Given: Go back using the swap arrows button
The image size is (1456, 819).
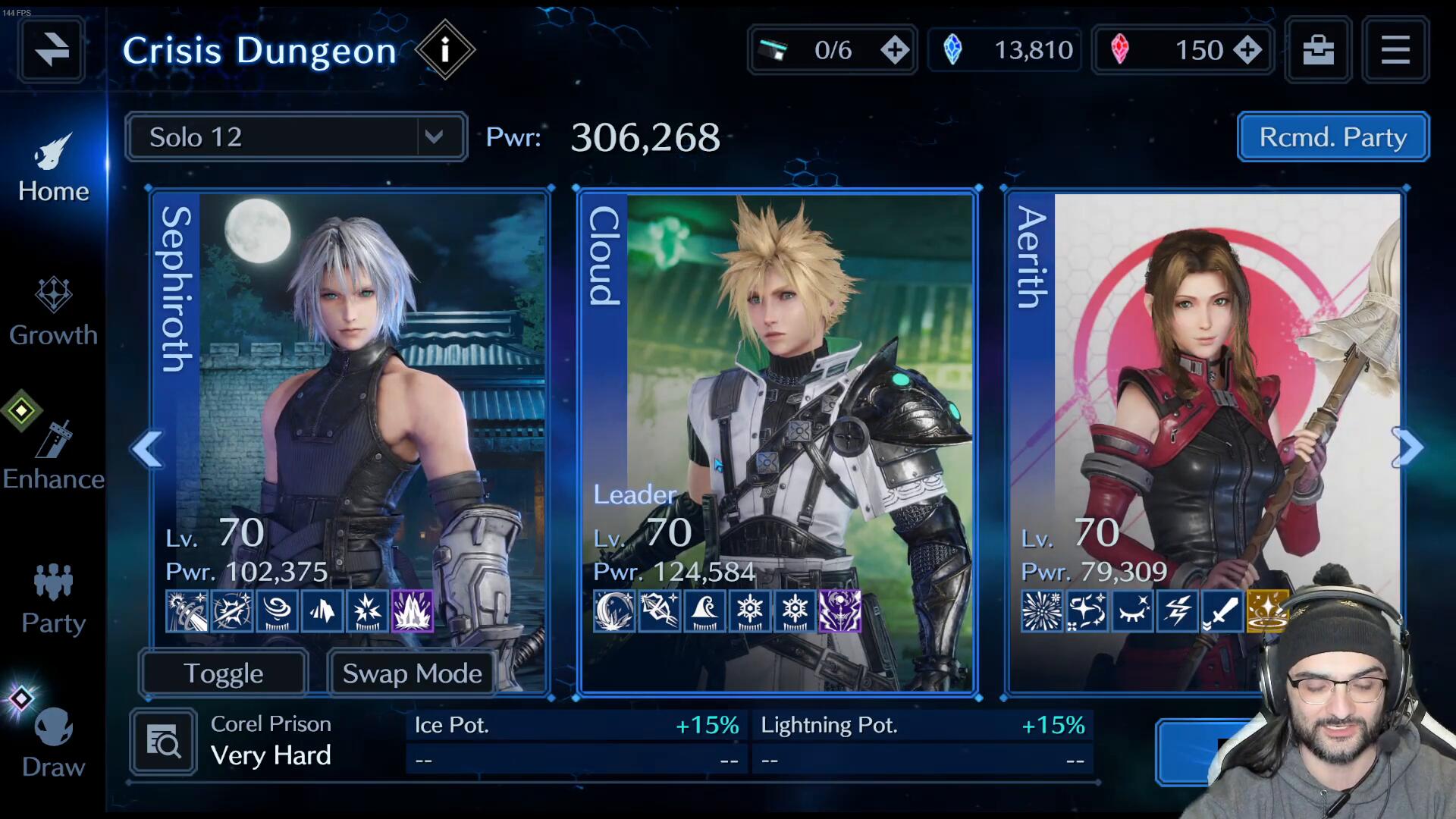Looking at the screenshot, I should click(52, 50).
